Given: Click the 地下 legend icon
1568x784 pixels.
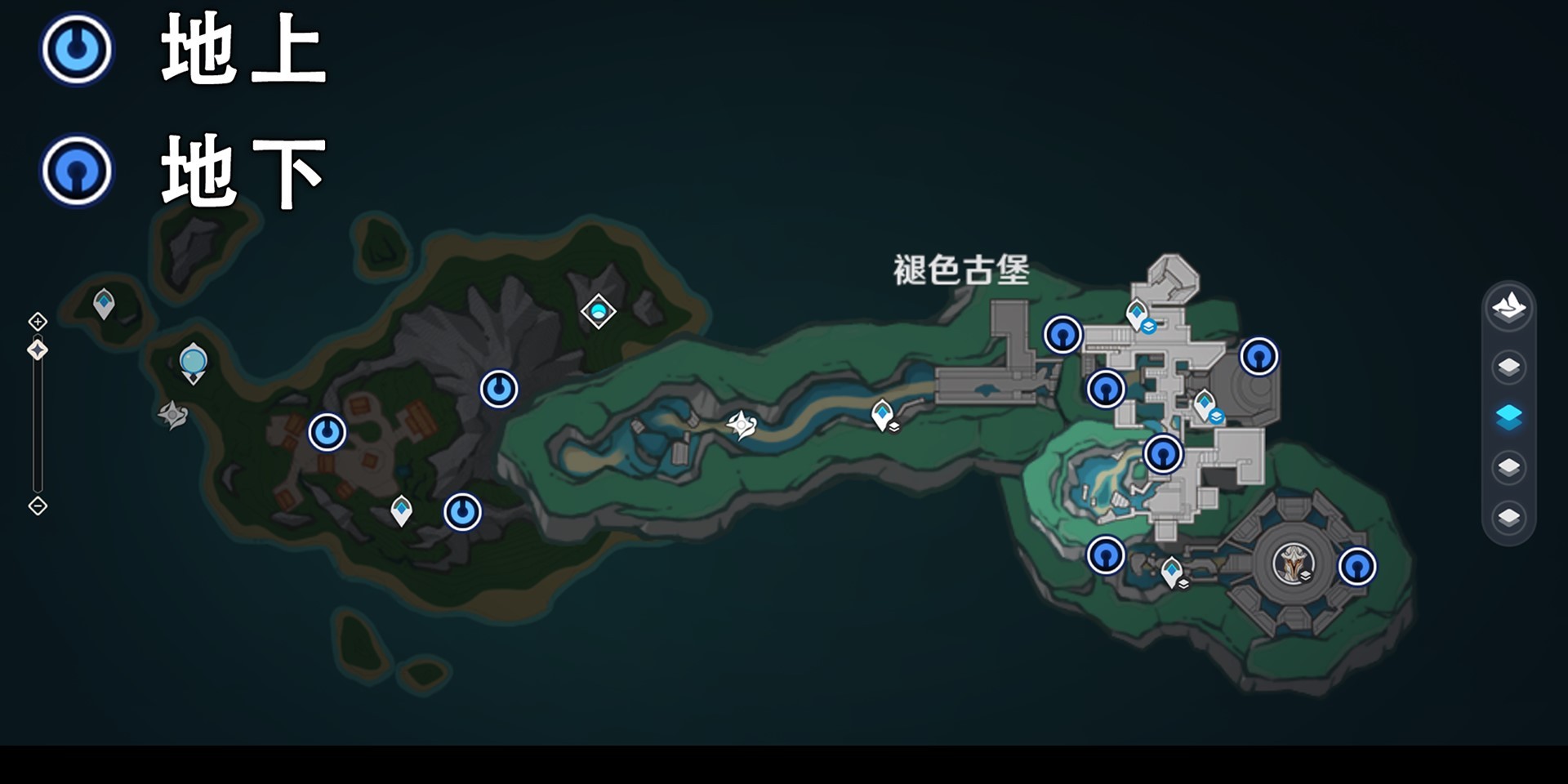Looking at the screenshot, I should point(76,171).
